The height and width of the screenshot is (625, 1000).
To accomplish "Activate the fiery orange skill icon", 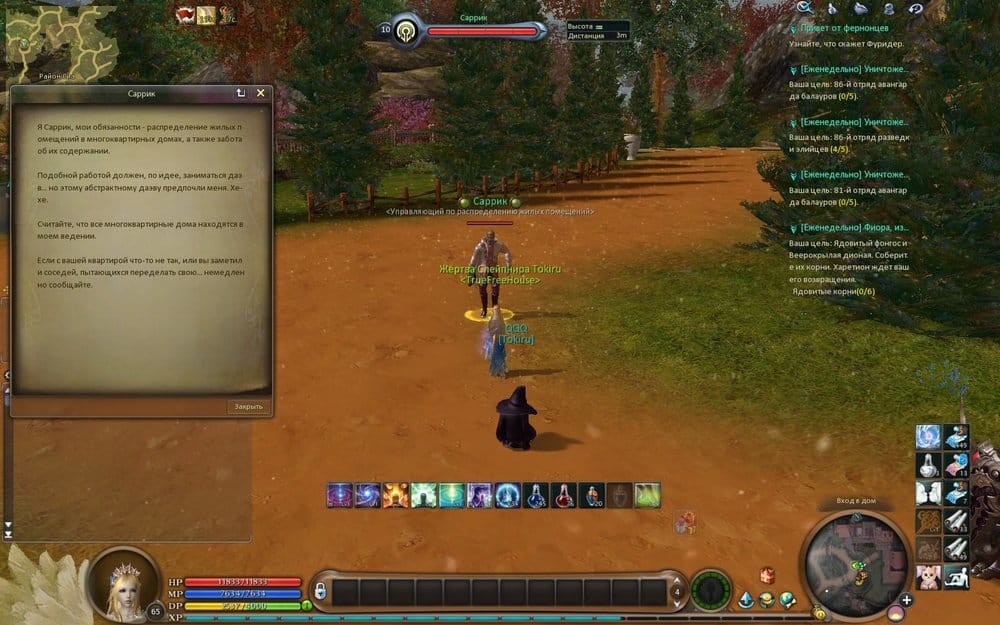I will click(x=396, y=494).
